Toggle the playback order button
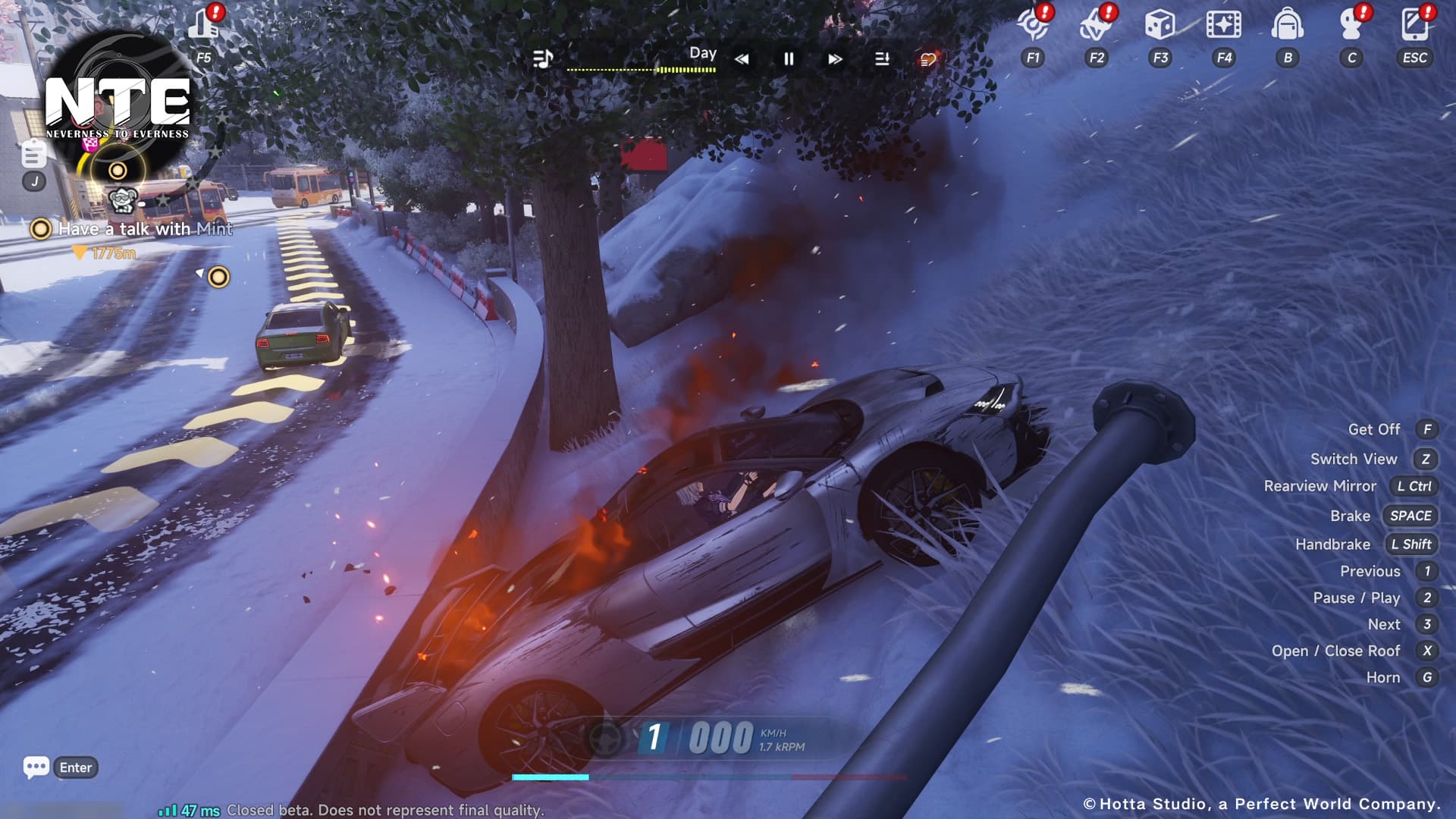The height and width of the screenshot is (819, 1456). (x=882, y=59)
